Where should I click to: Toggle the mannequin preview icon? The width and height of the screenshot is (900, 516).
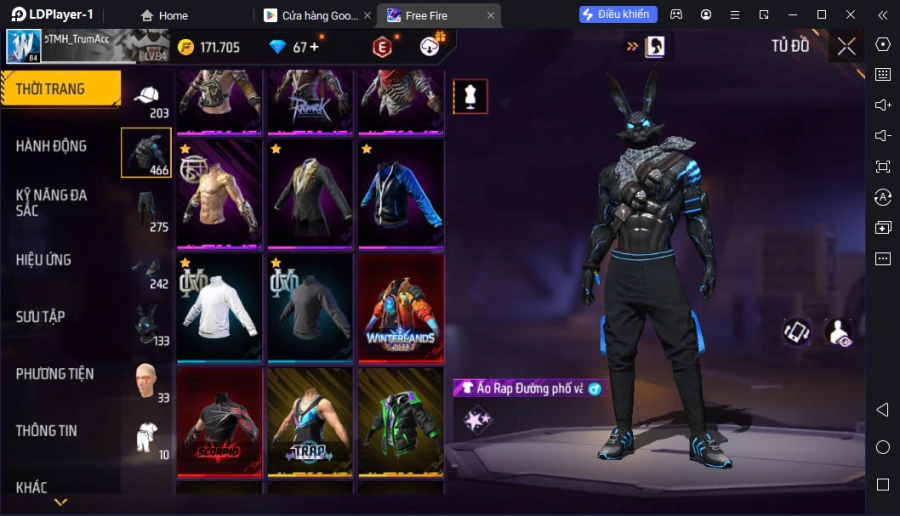470,96
